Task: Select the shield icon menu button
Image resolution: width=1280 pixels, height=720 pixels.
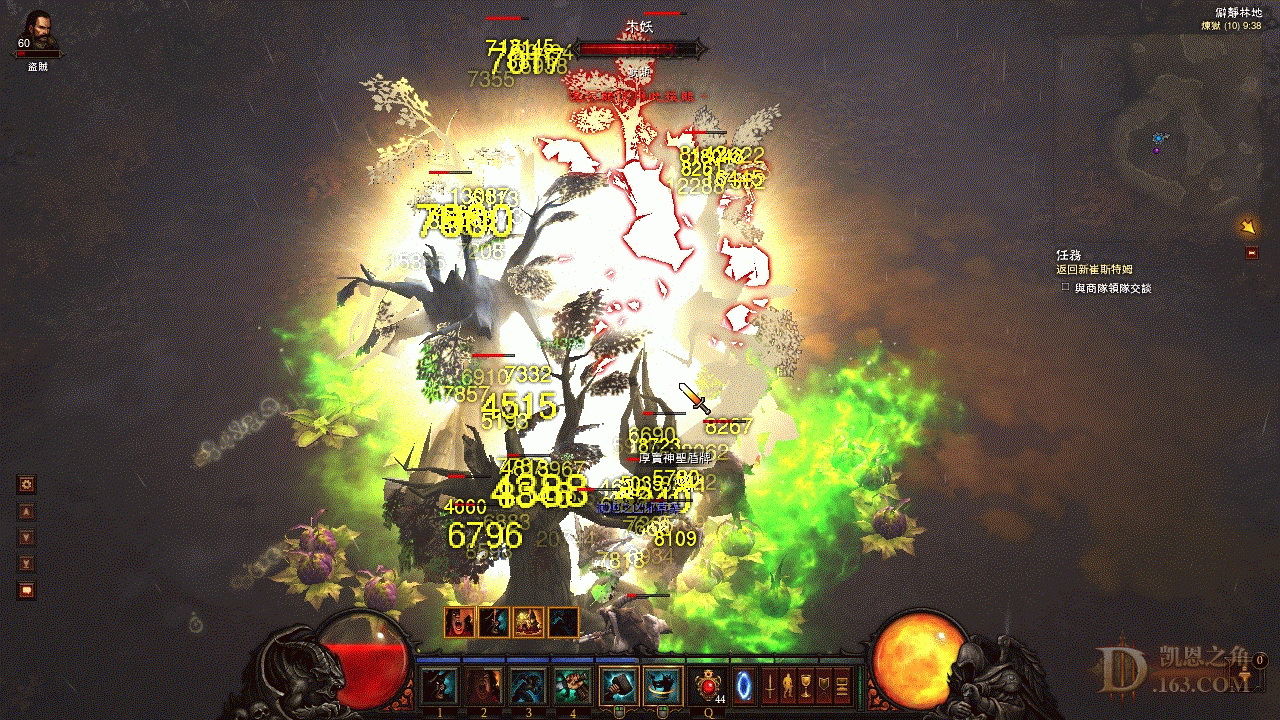Action: tap(825, 686)
